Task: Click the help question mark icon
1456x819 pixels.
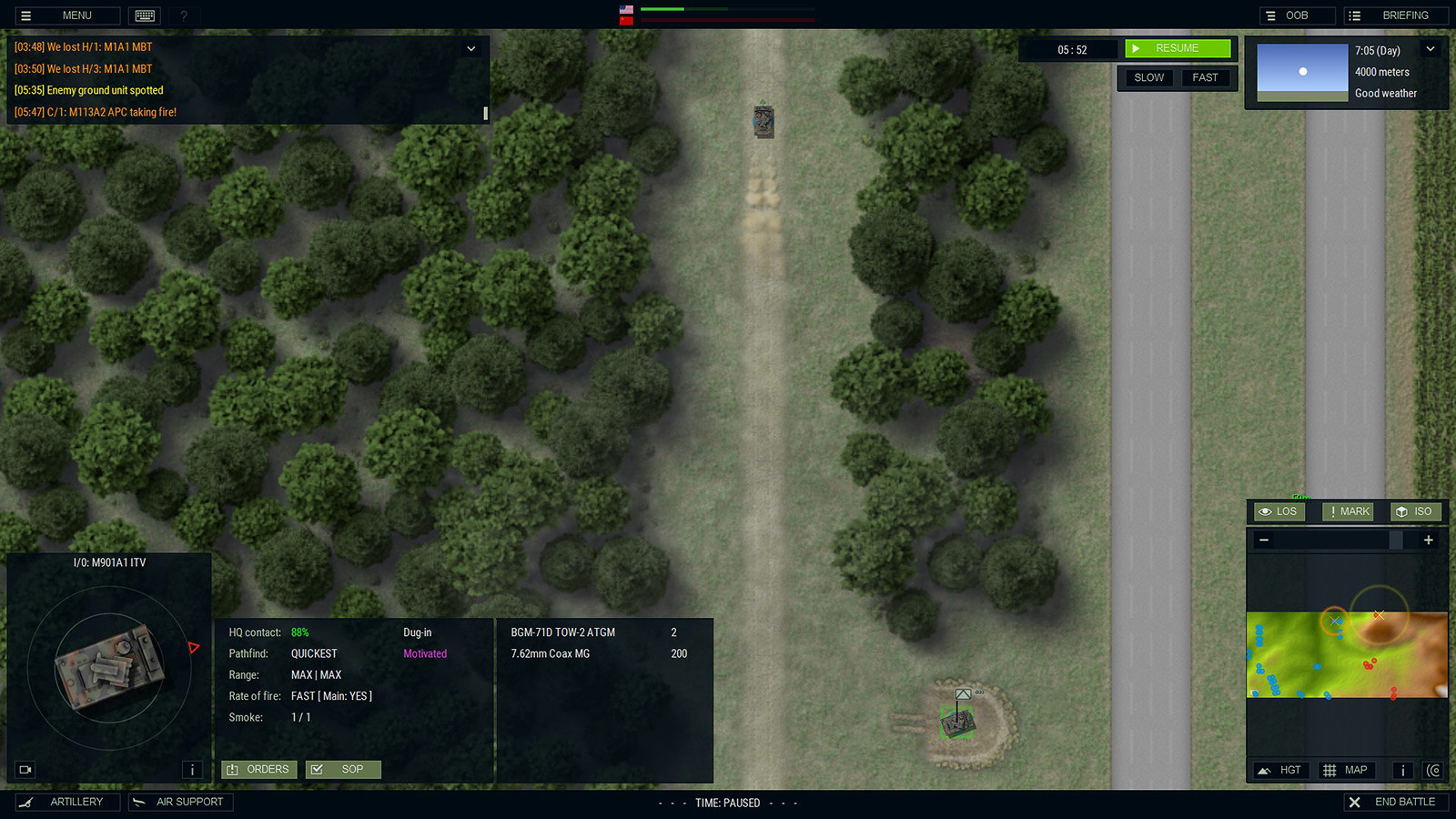Action: tap(184, 15)
